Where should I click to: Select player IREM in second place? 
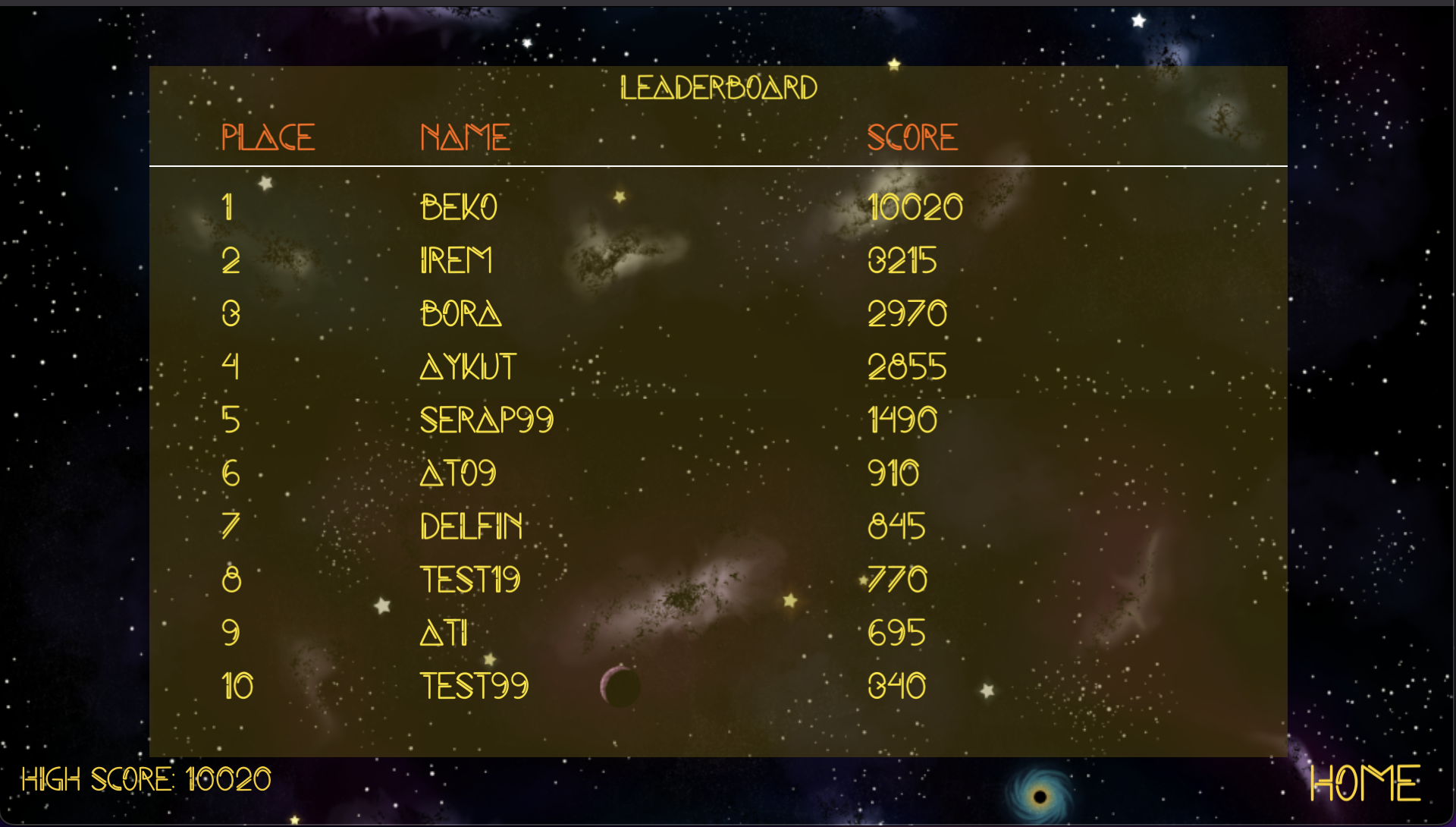[x=457, y=260]
